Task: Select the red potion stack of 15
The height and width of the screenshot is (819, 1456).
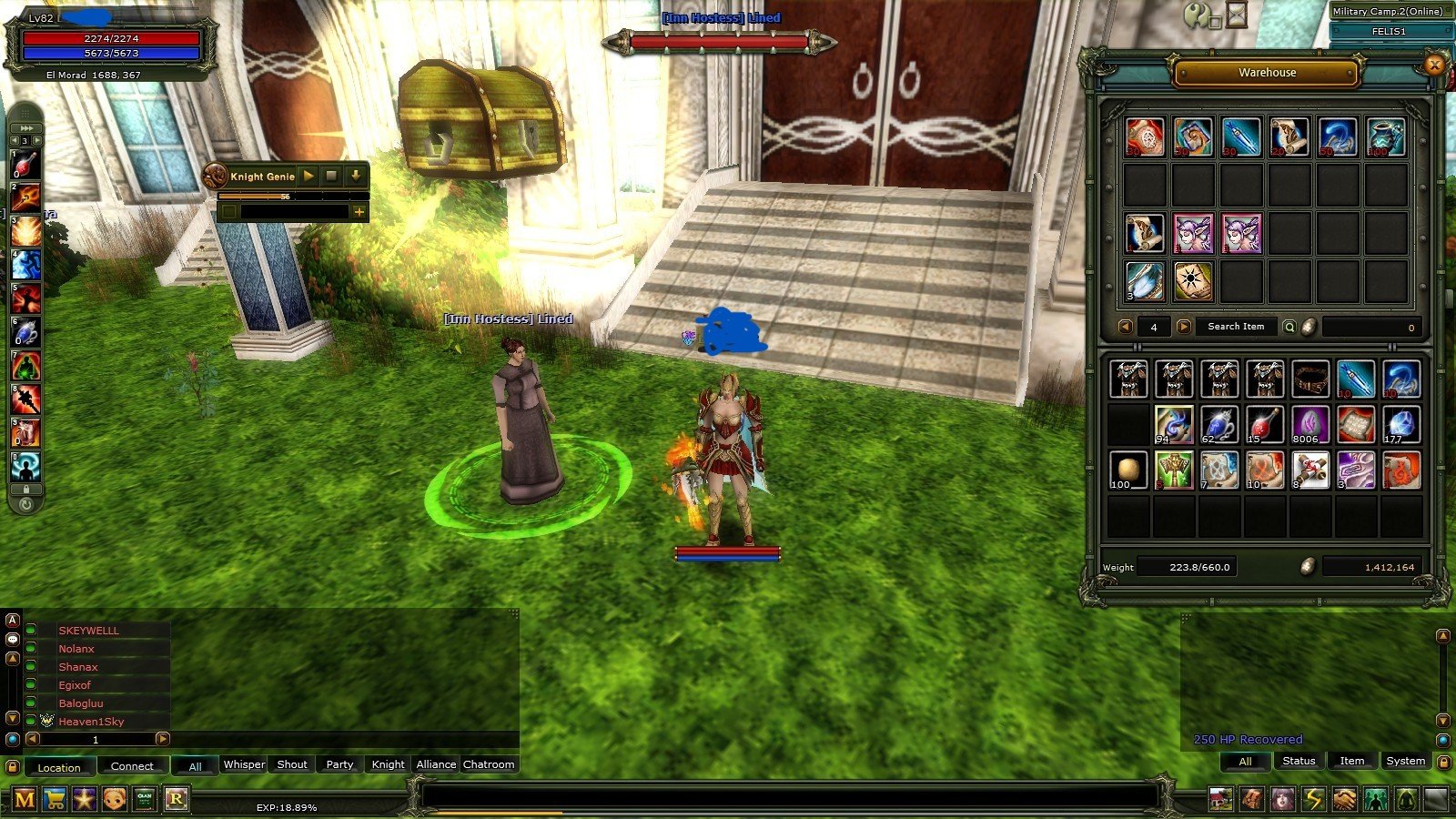Action: [x=1264, y=425]
